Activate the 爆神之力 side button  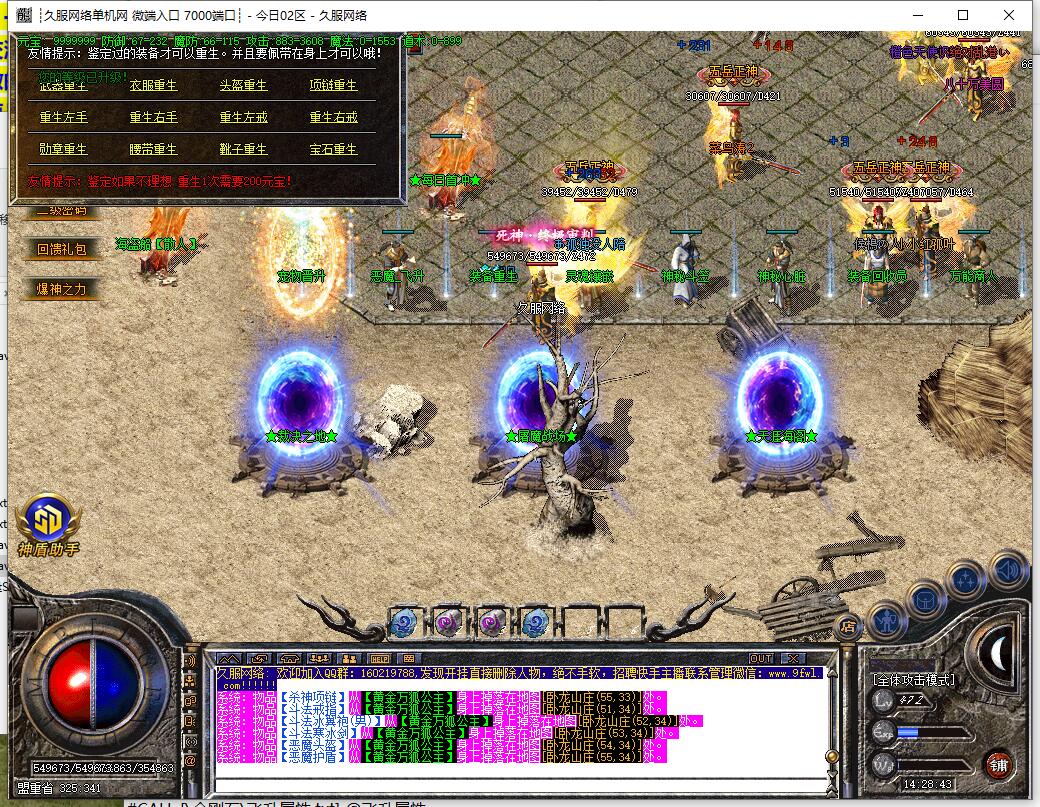pos(62,290)
